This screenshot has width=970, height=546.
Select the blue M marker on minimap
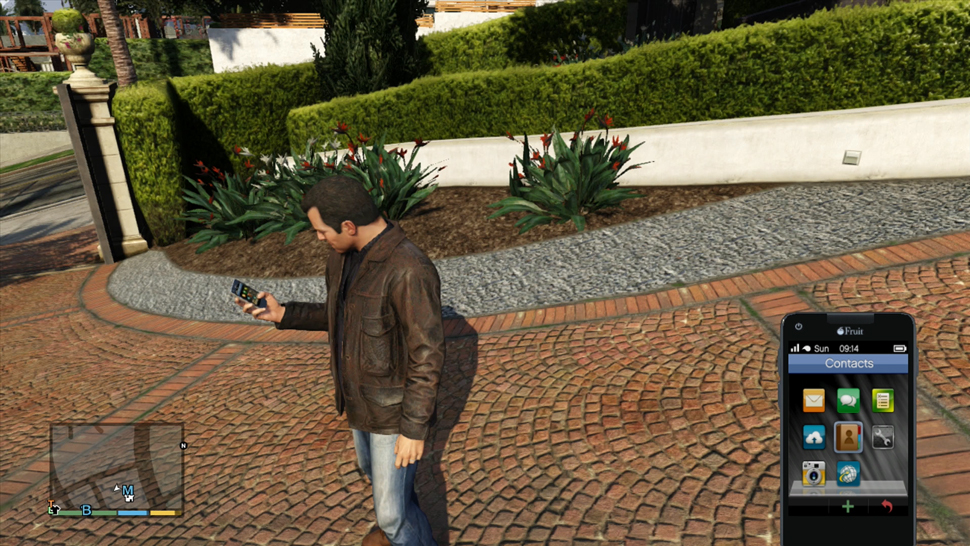click(128, 491)
